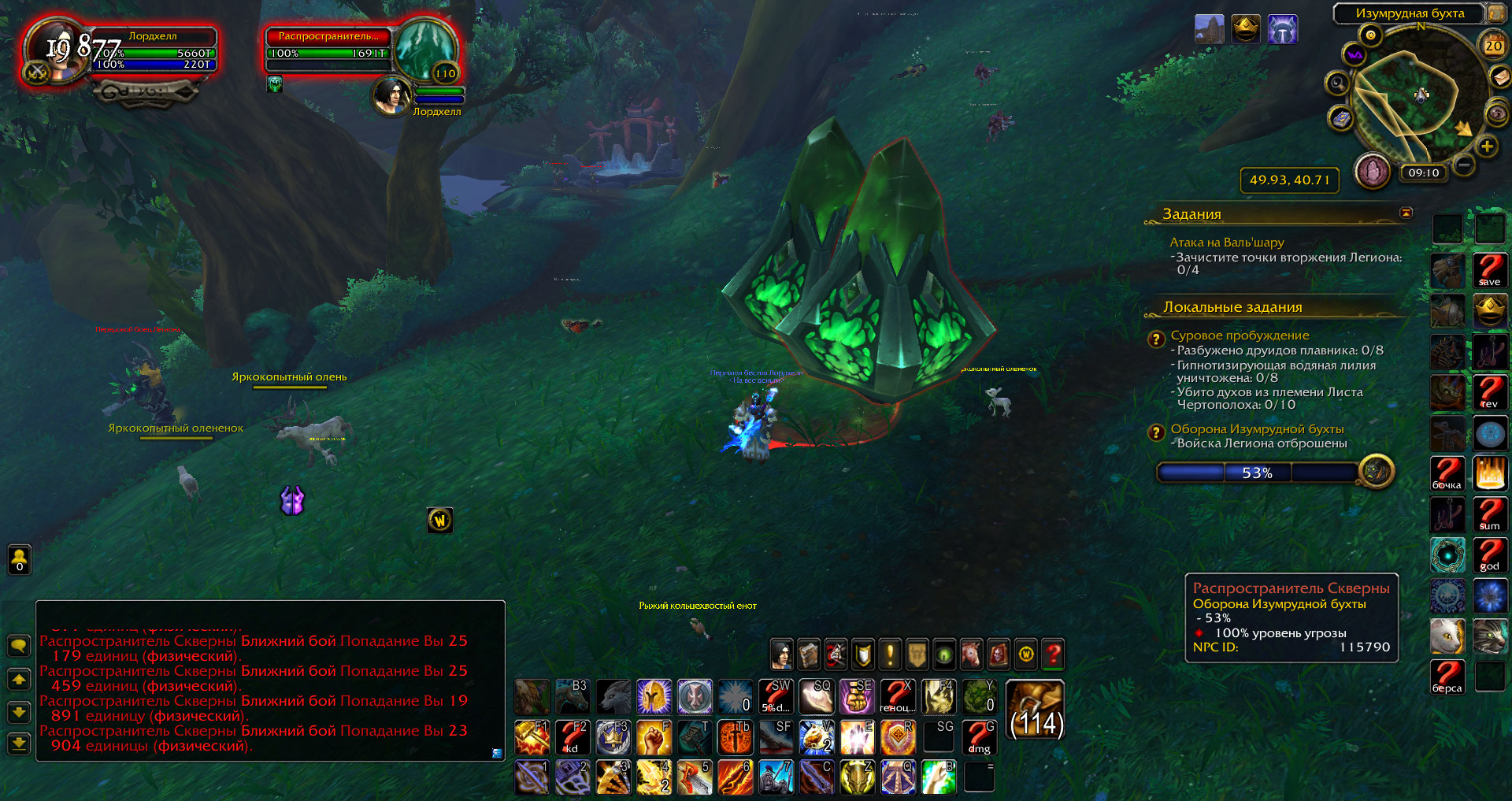Open the calendar showing day 20
Image resolution: width=1512 pixels, height=801 pixels.
[x=1493, y=46]
